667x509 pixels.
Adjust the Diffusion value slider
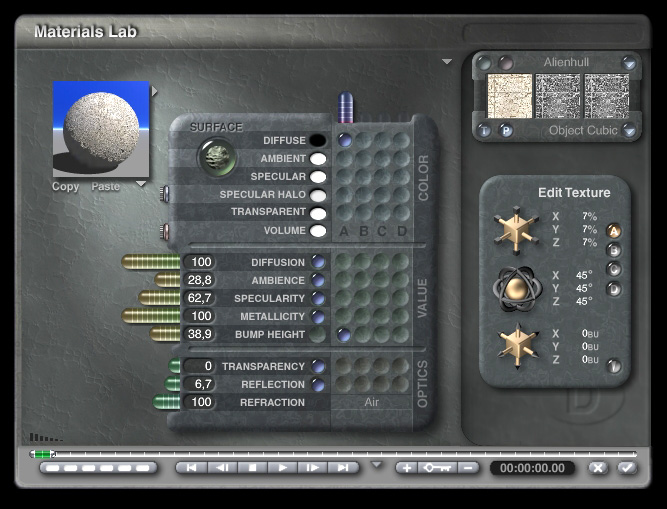click(x=150, y=262)
